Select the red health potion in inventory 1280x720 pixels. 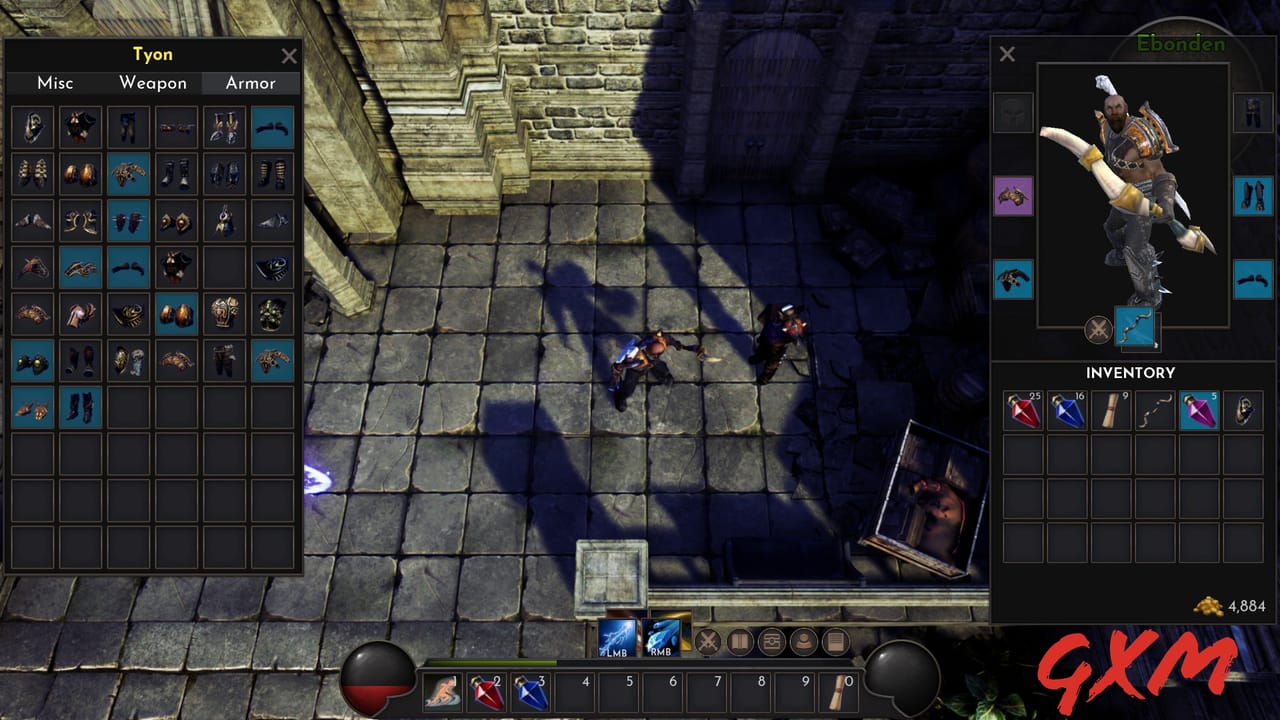tap(1021, 410)
